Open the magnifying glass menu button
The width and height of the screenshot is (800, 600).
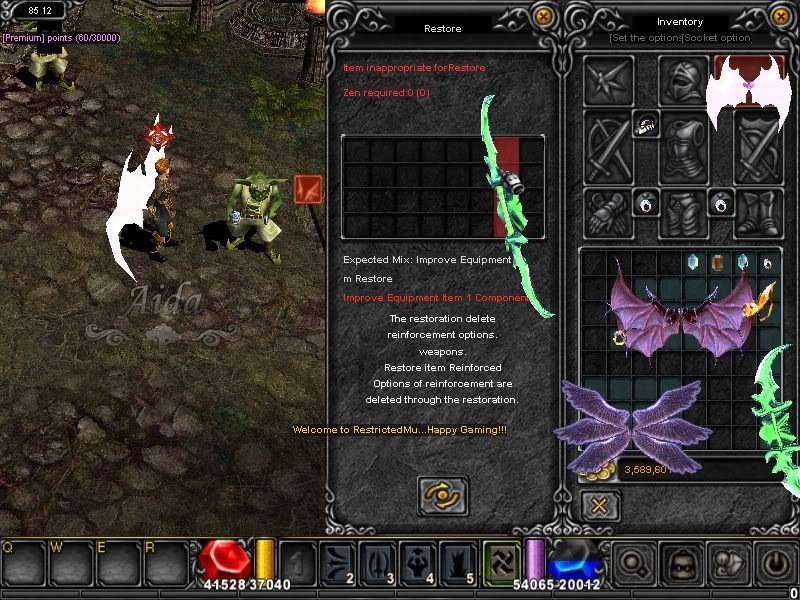[x=632, y=563]
